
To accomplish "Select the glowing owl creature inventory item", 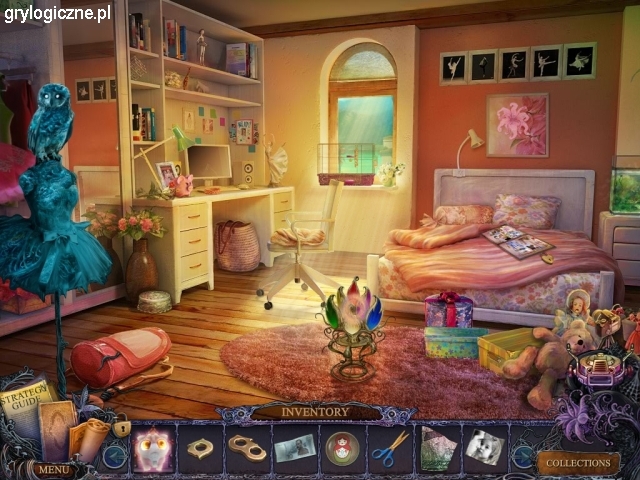I will [152, 447].
